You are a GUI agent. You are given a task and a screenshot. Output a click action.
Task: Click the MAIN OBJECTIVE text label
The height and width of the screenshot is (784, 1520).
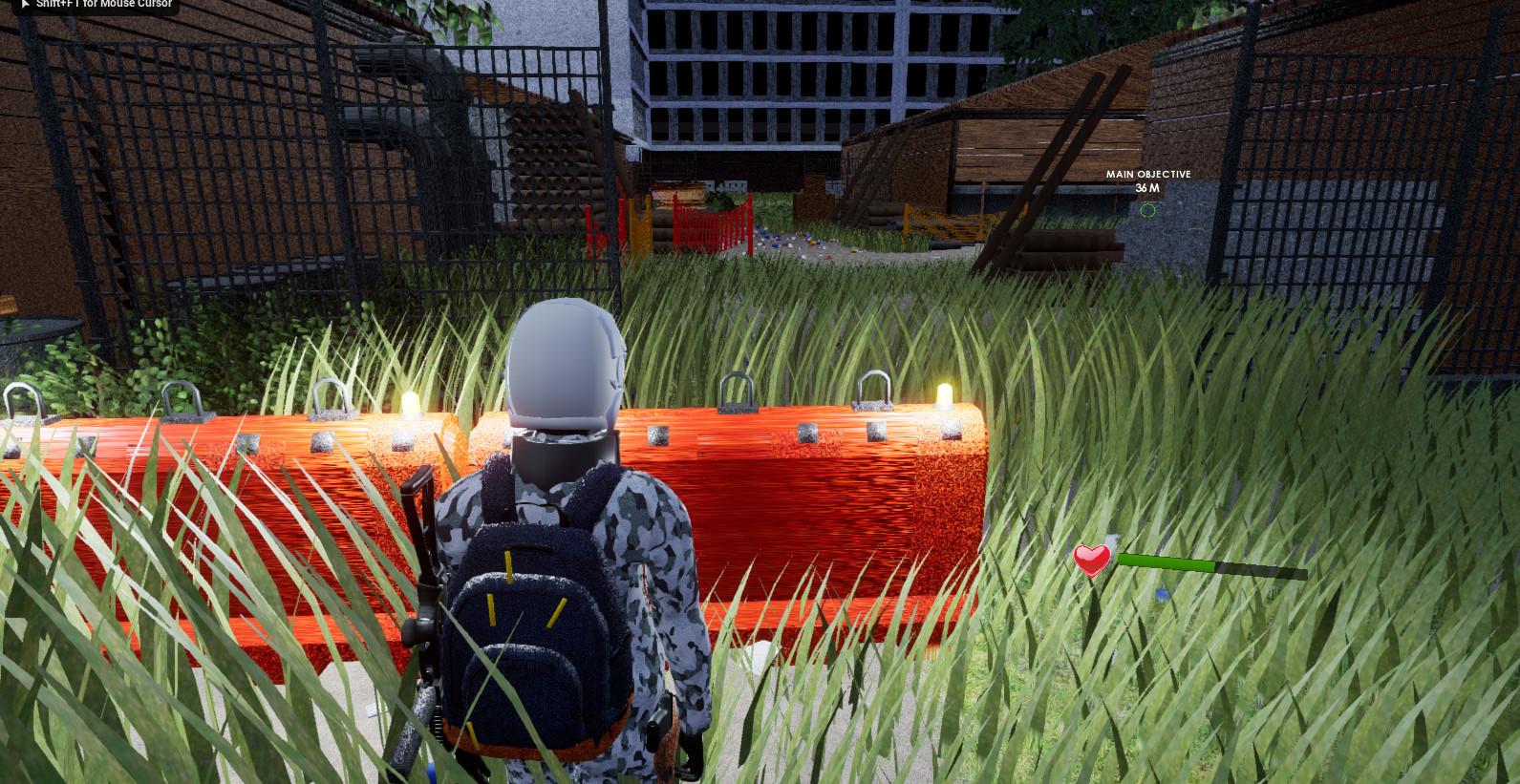(1147, 174)
